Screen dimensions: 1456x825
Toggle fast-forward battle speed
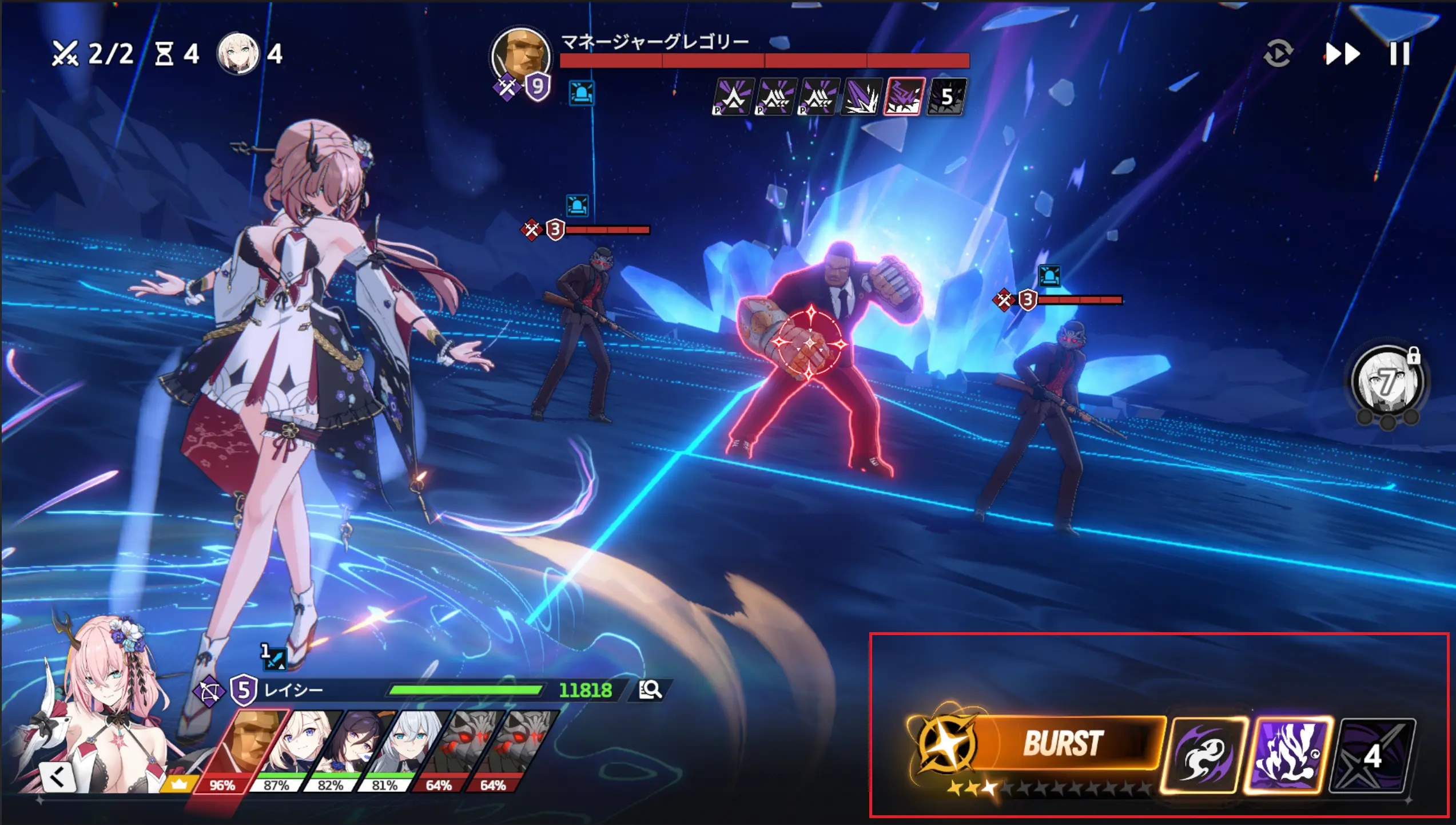click(x=1342, y=54)
